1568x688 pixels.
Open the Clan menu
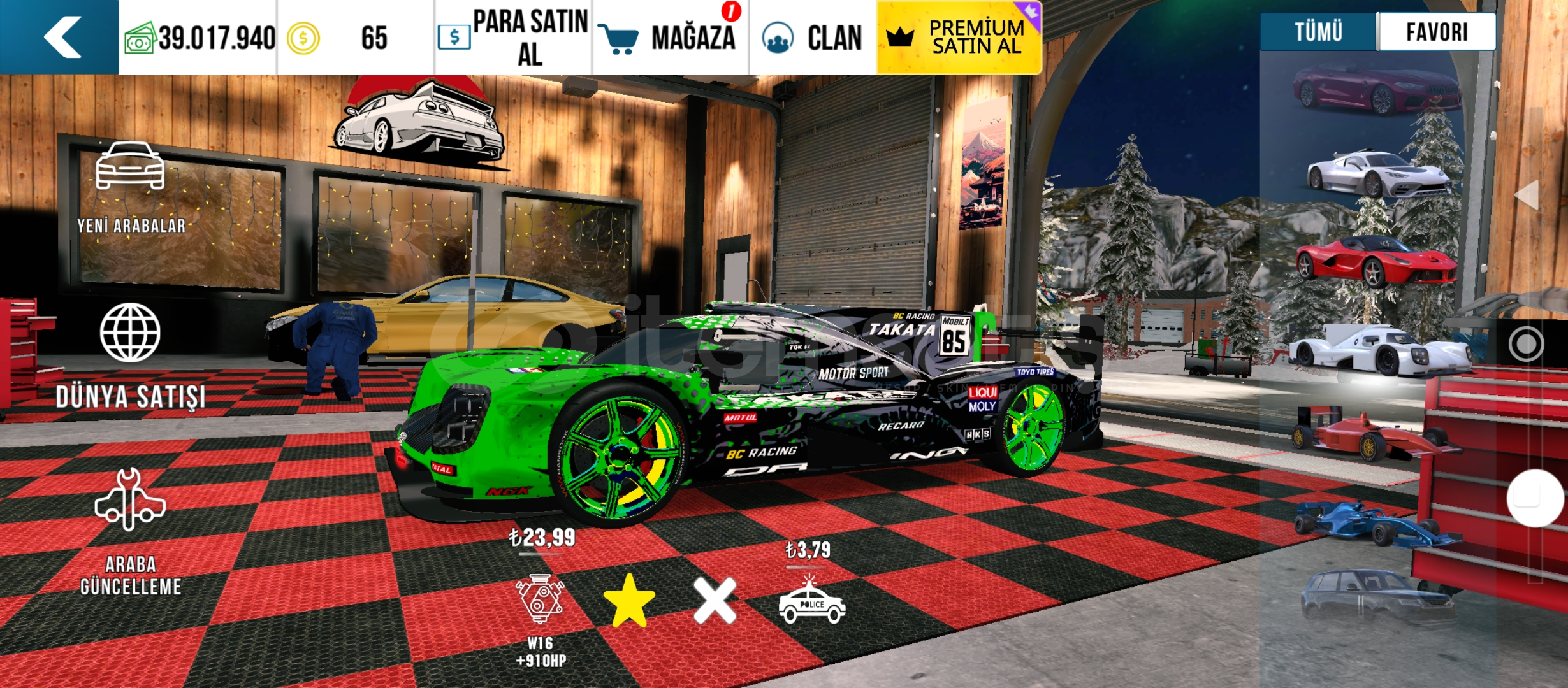click(x=813, y=38)
